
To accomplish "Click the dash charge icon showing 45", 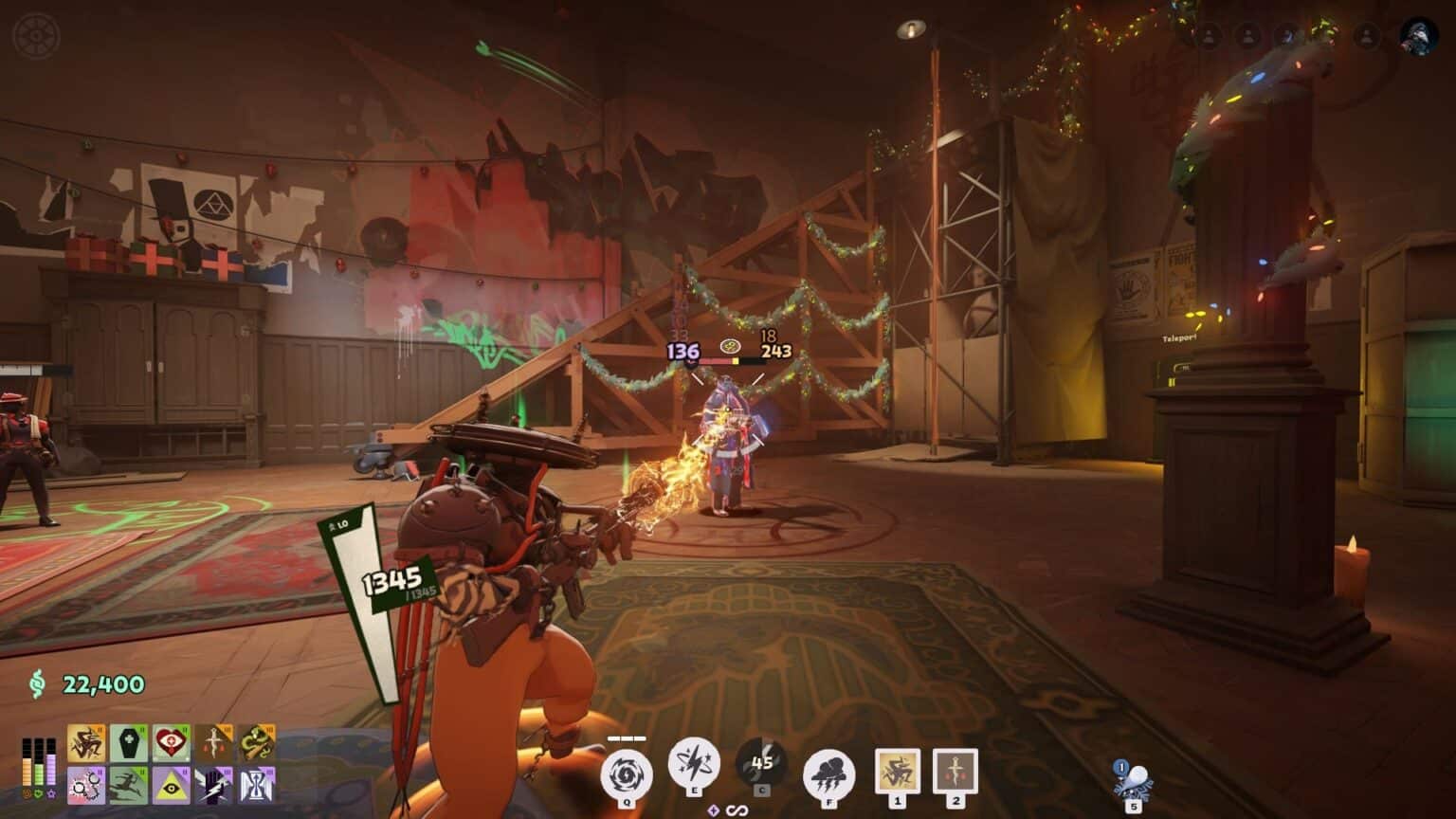I will click(762, 764).
